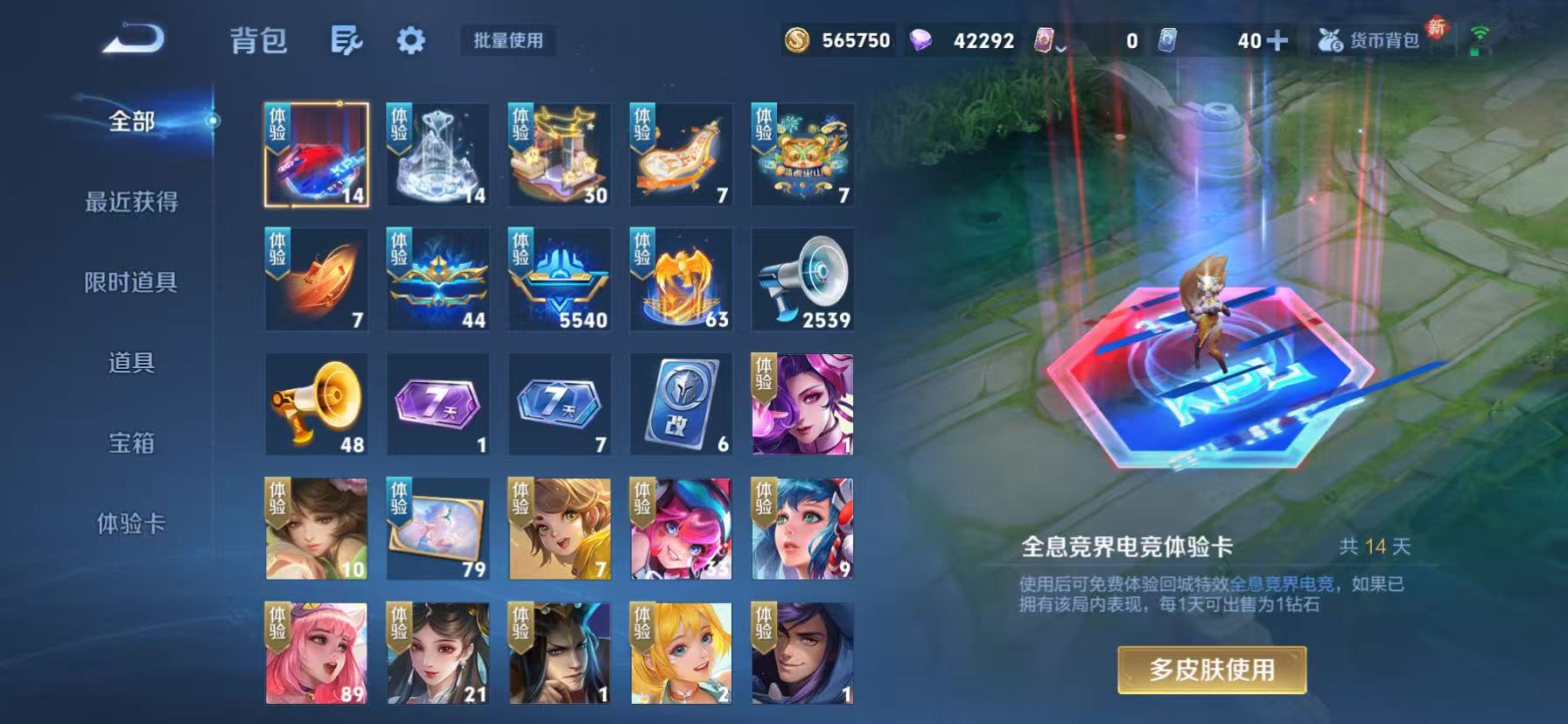This screenshot has width=1568, height=724.
Task: Select the currently highlighted KPL return effect card
Action: point(317,156)
